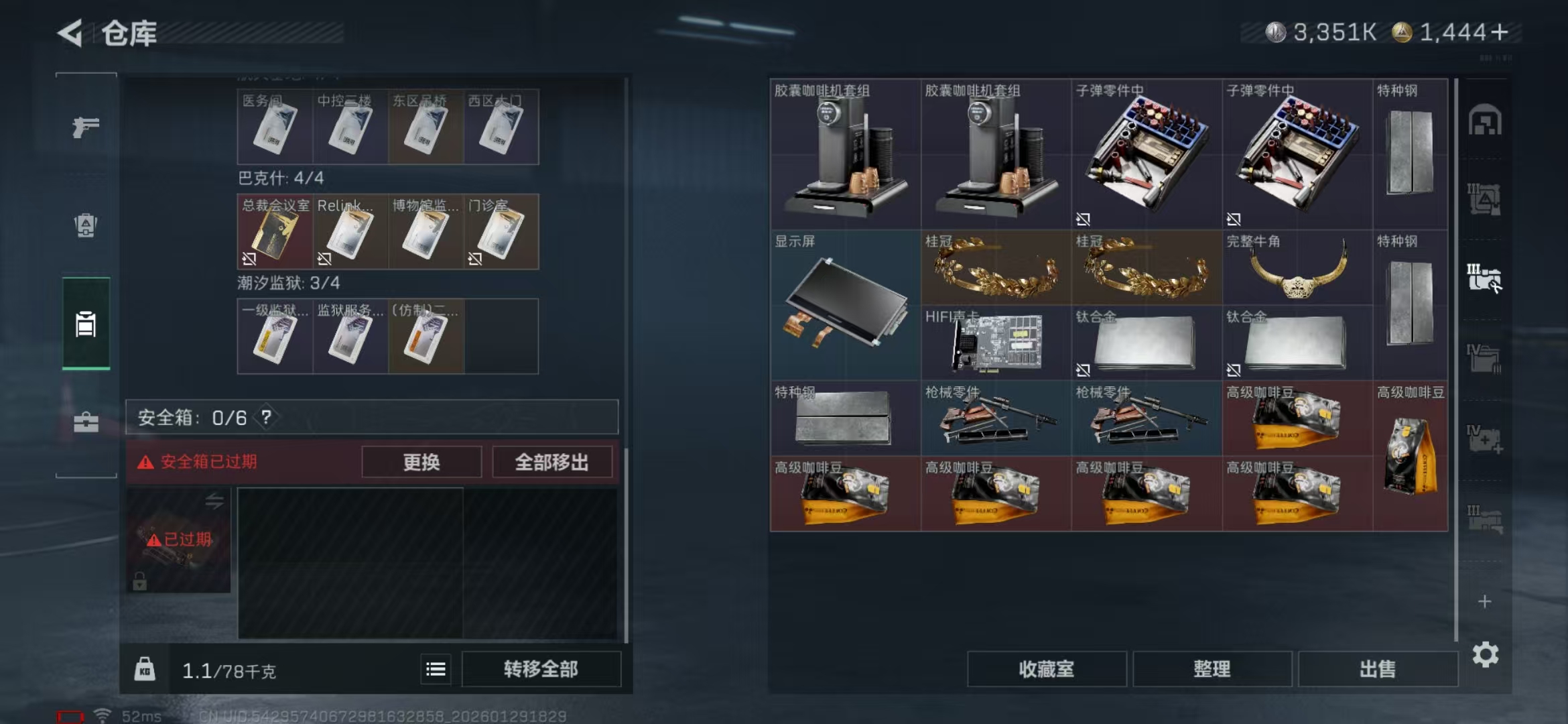Select the tier IV folder case icon on the right
1568x724 pixels.
pos(1485,357)
